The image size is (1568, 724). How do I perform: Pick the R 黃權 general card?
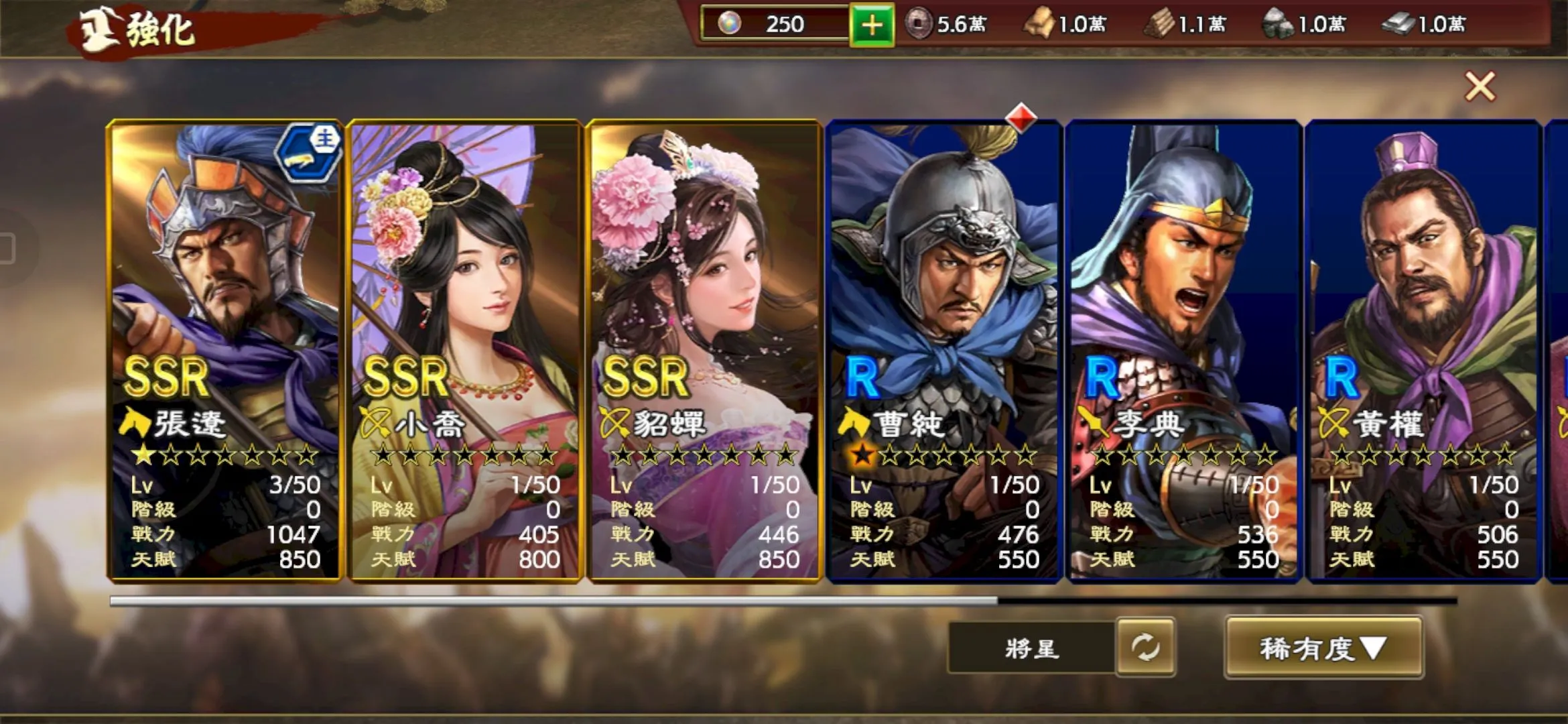click(x=1423, y=350)
